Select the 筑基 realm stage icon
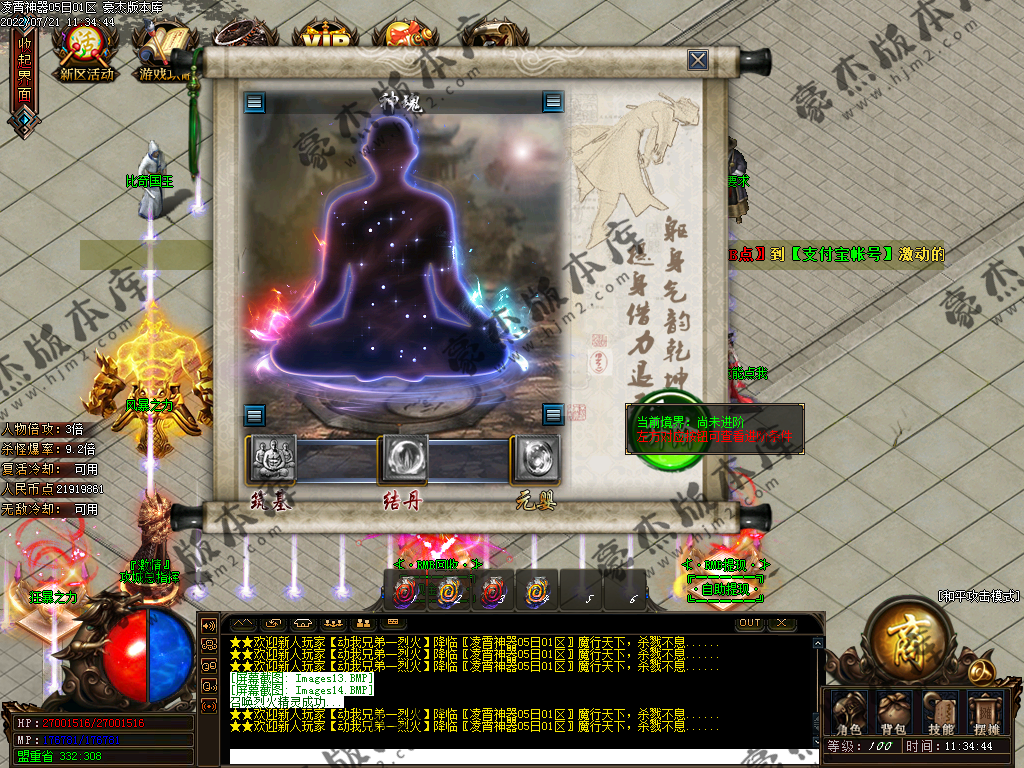This screenshot has height=768, width=1024. [x=271, y=459]
